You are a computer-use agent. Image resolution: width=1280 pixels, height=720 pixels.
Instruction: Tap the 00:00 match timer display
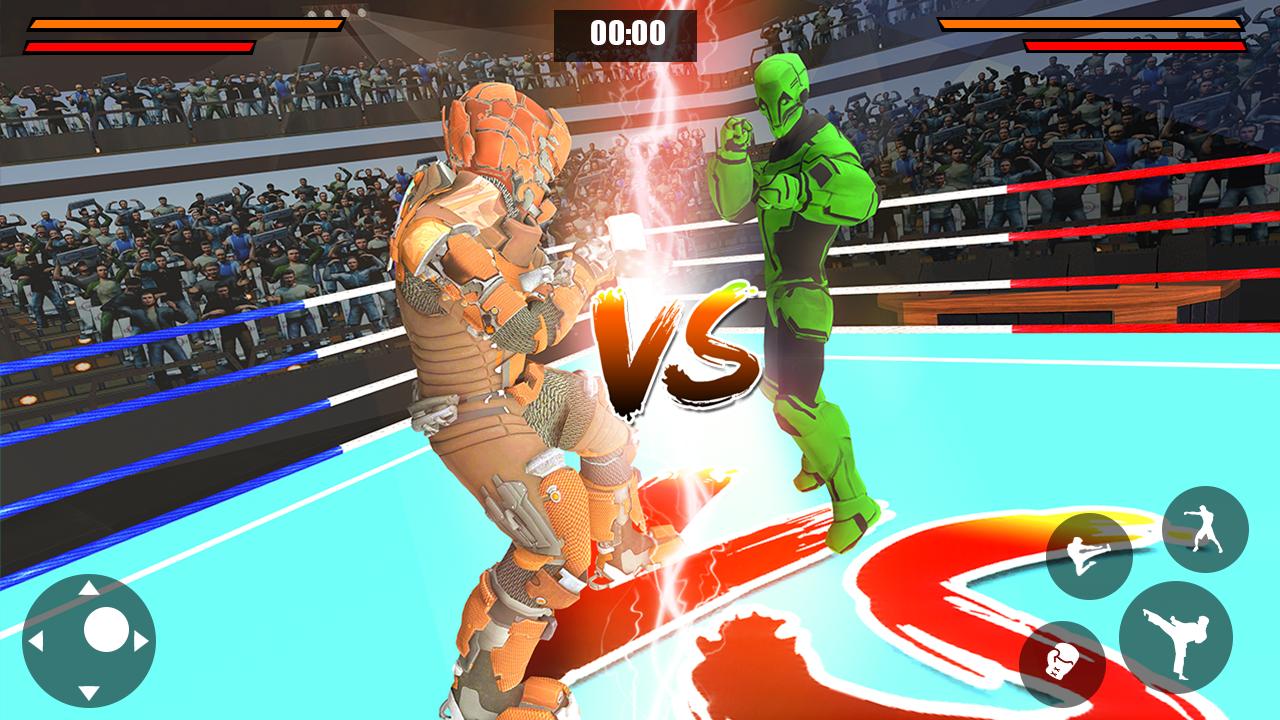coord(626,31)
